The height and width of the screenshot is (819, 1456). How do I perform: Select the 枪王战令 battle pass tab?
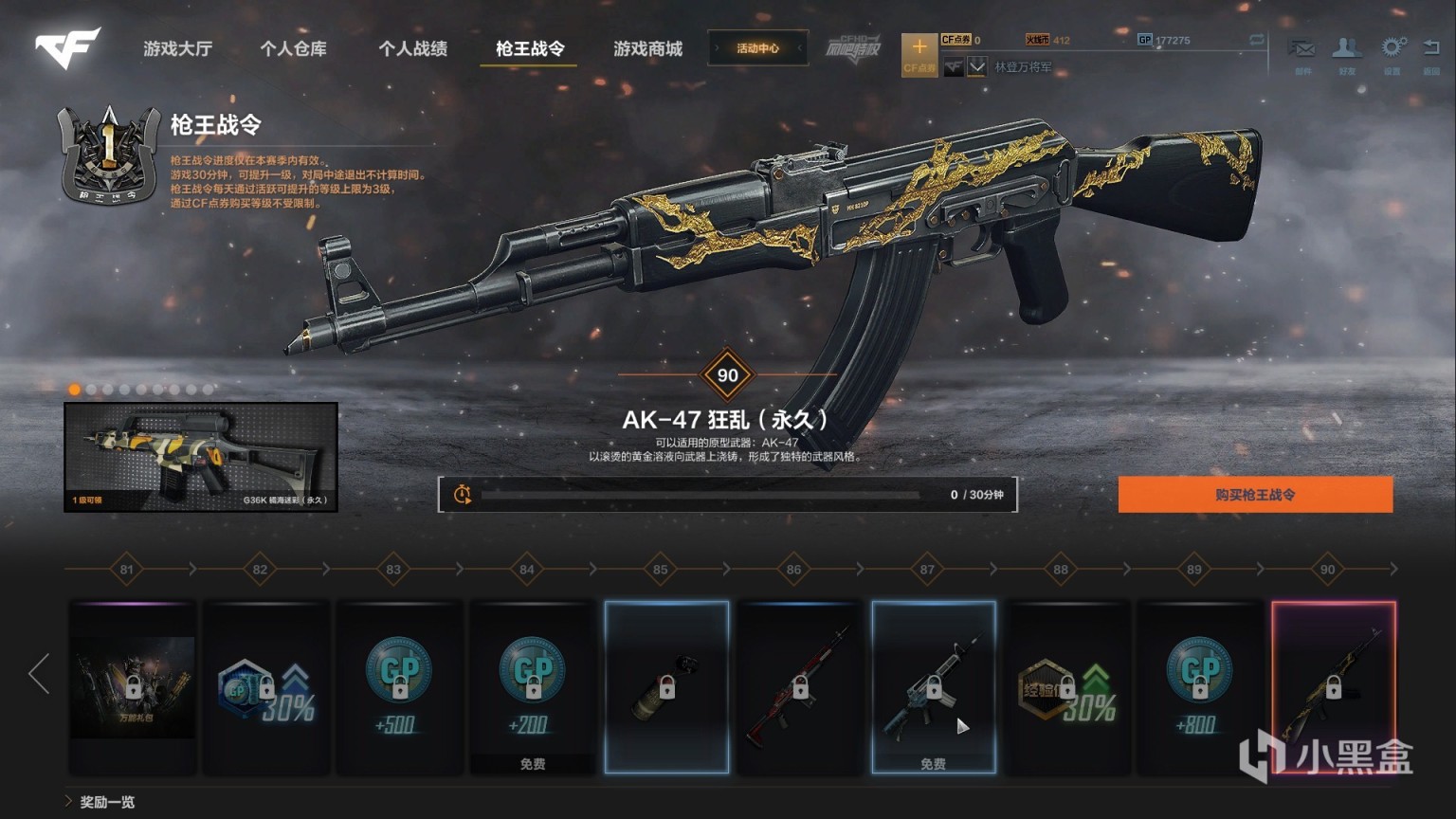pos(530,48)
